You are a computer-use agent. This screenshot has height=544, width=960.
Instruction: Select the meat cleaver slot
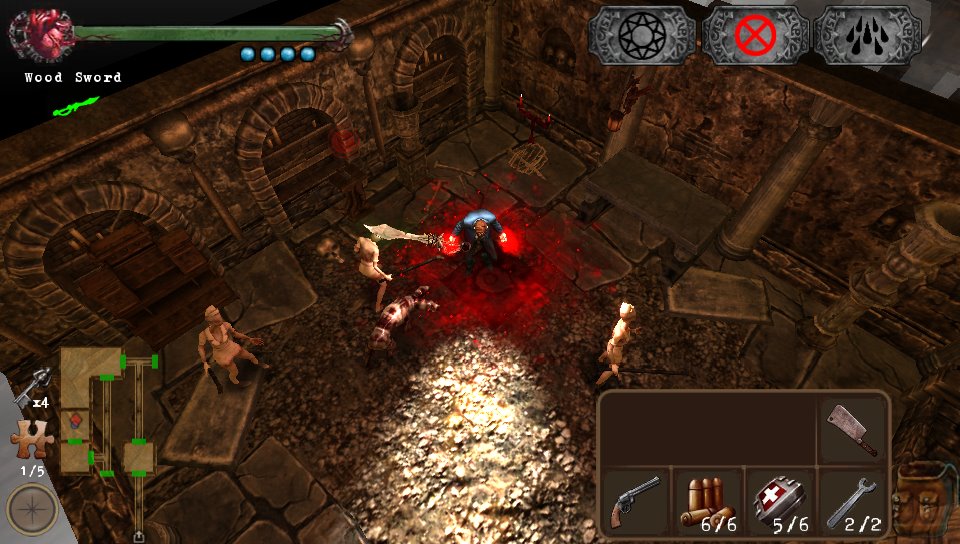853,429
